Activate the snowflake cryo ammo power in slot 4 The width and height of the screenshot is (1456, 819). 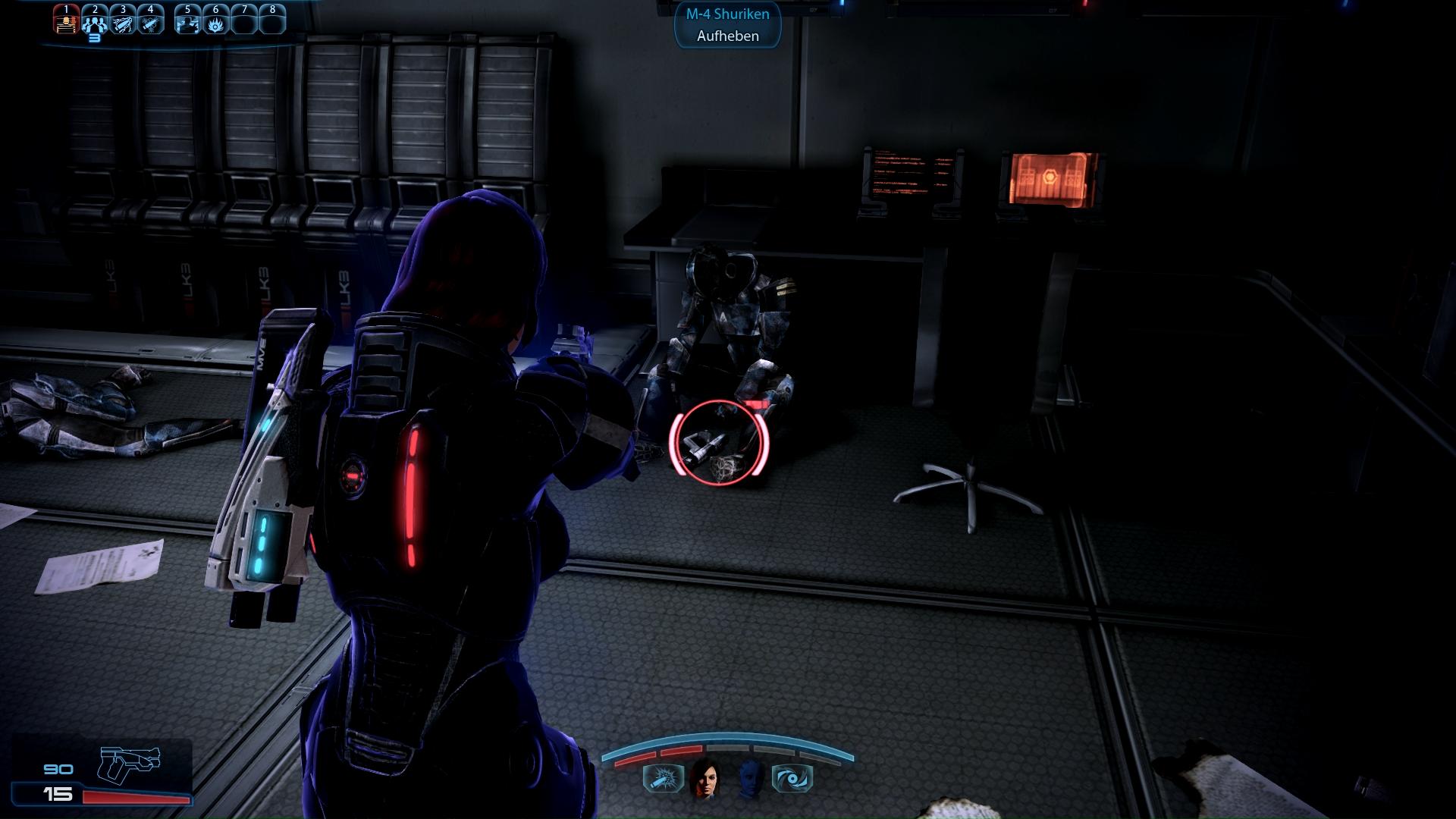[x=150, y=21]
